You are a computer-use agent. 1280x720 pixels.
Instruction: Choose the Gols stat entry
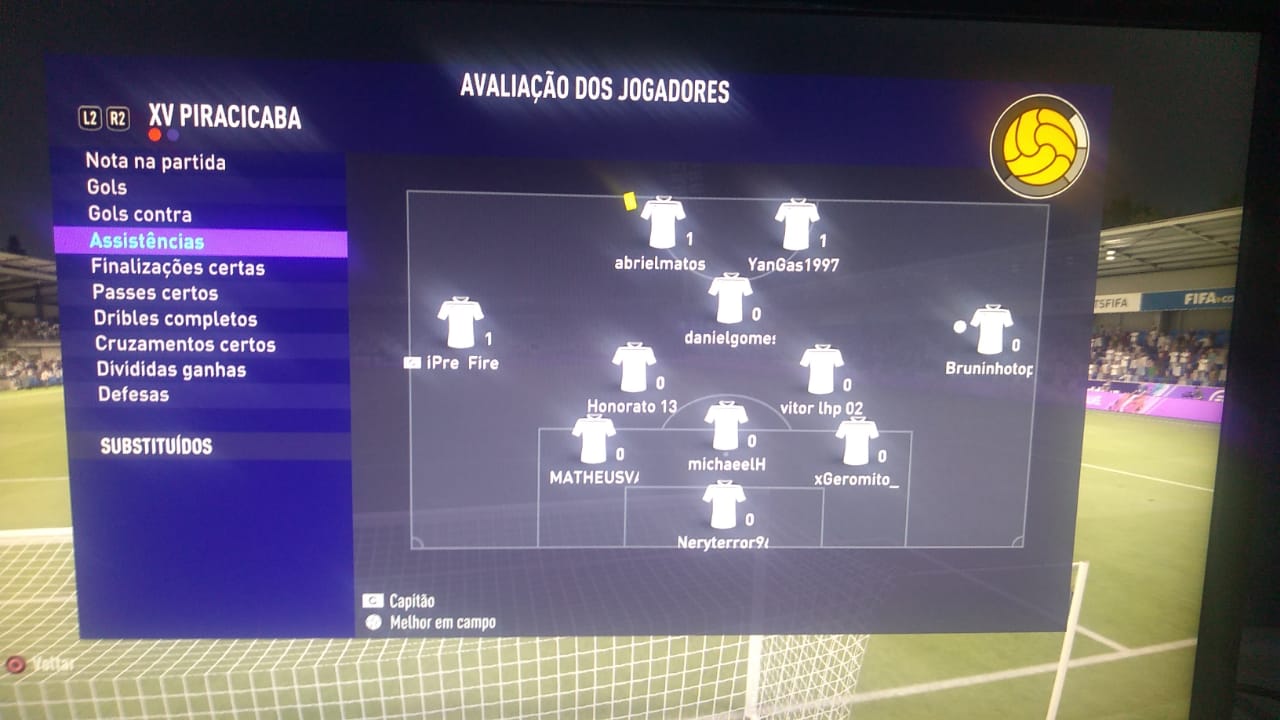tap(107, 187)
